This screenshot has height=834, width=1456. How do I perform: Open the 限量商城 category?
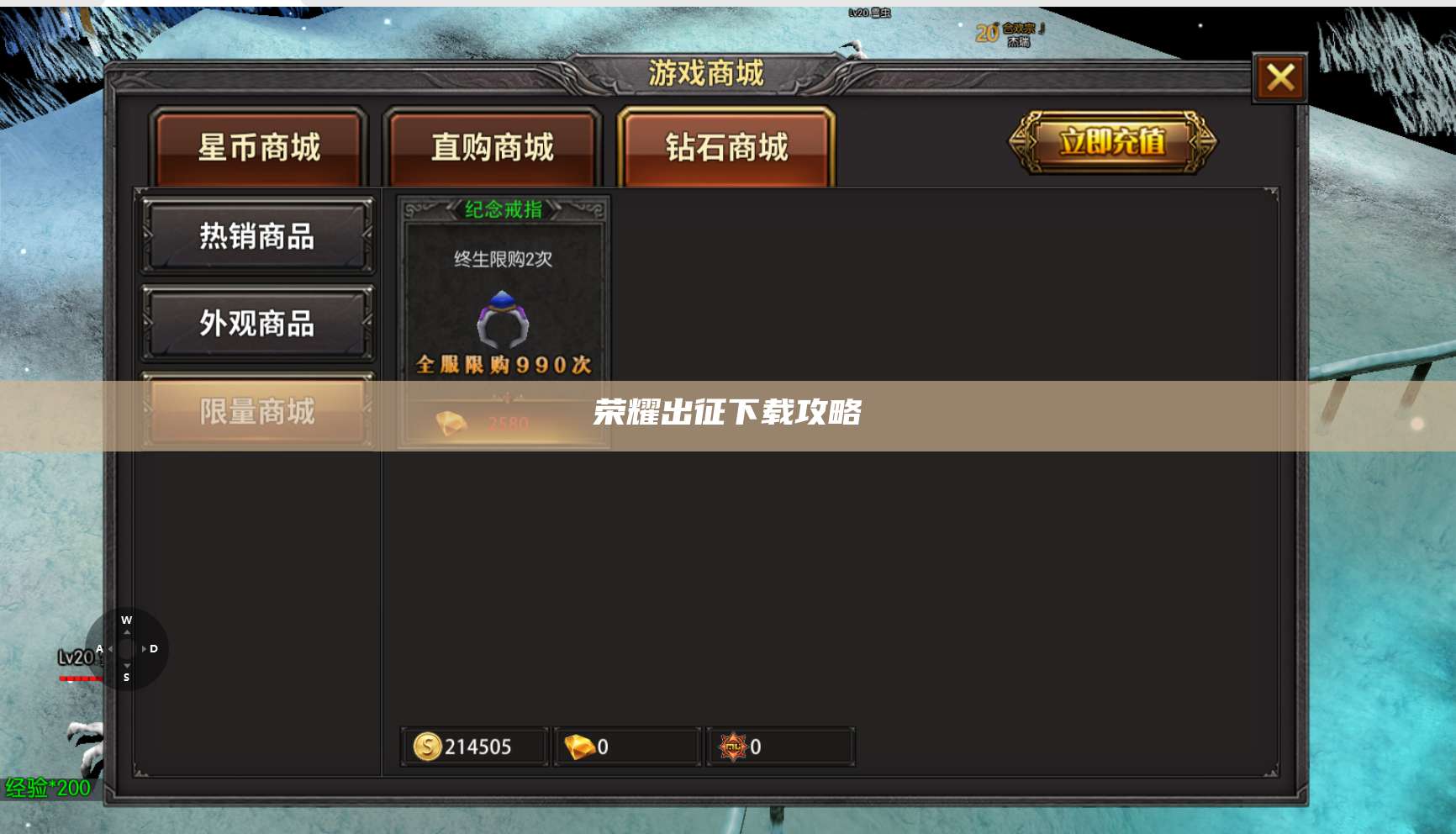point(258,413)
